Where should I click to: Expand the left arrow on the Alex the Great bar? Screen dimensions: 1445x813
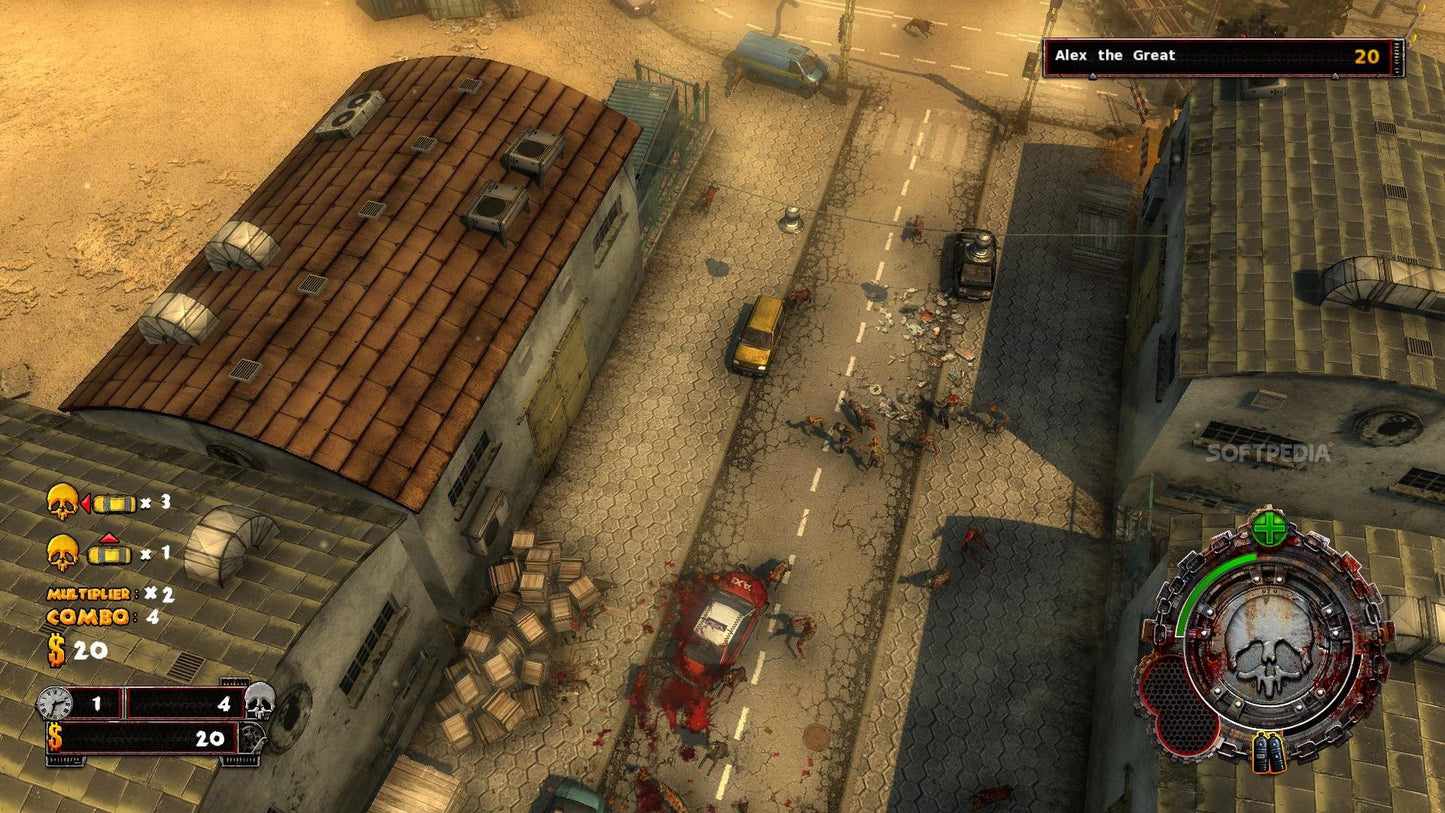point(1091,74)
